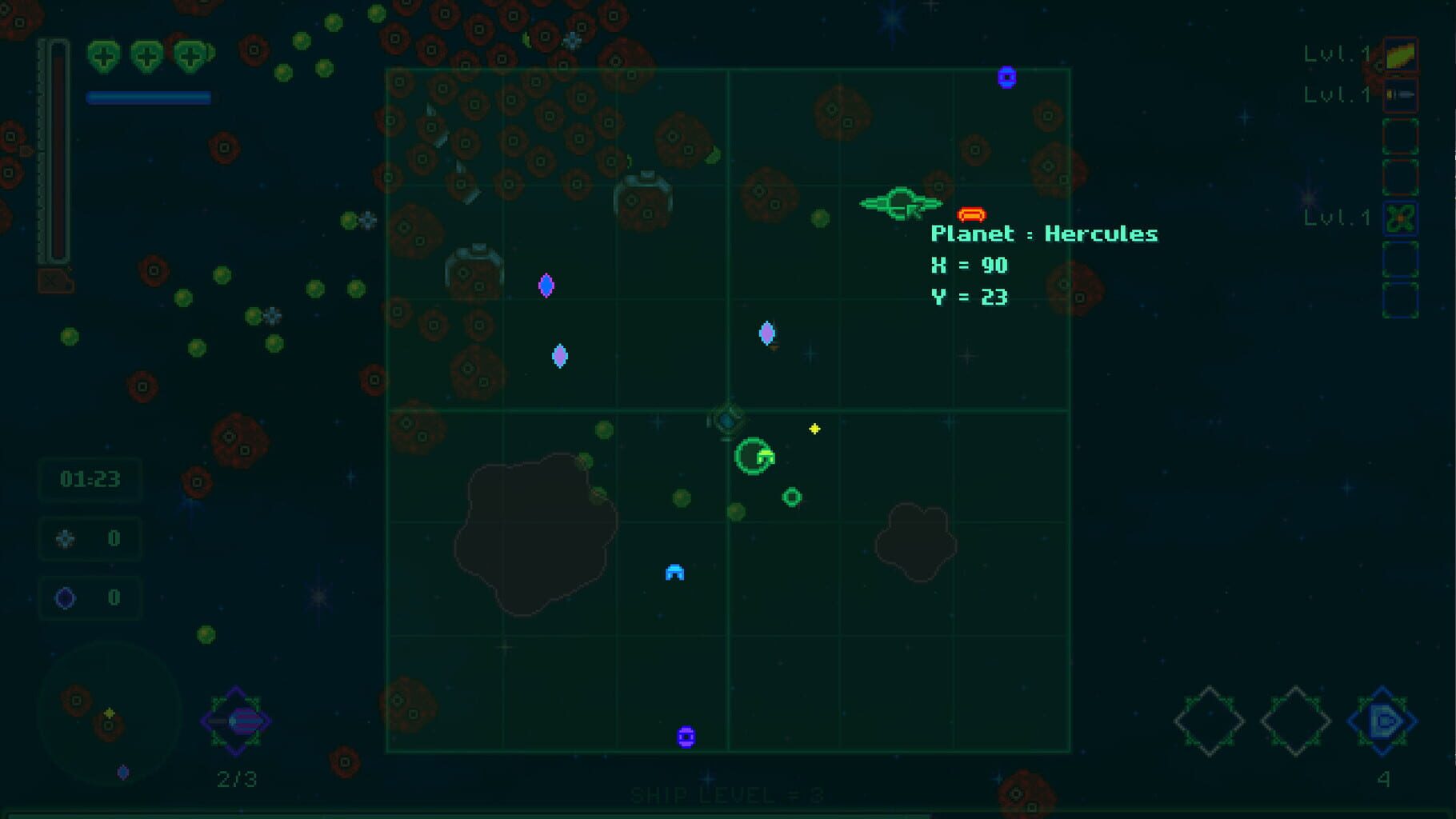Select the light-blue helmet marker on the map
This screenshot has height=819, width=1456.
674,573
